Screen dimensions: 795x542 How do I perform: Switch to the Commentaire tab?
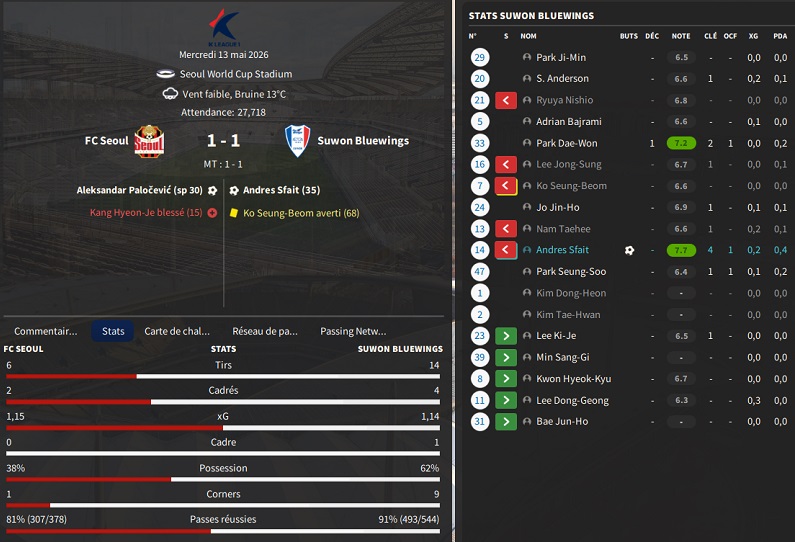(45, 331)
